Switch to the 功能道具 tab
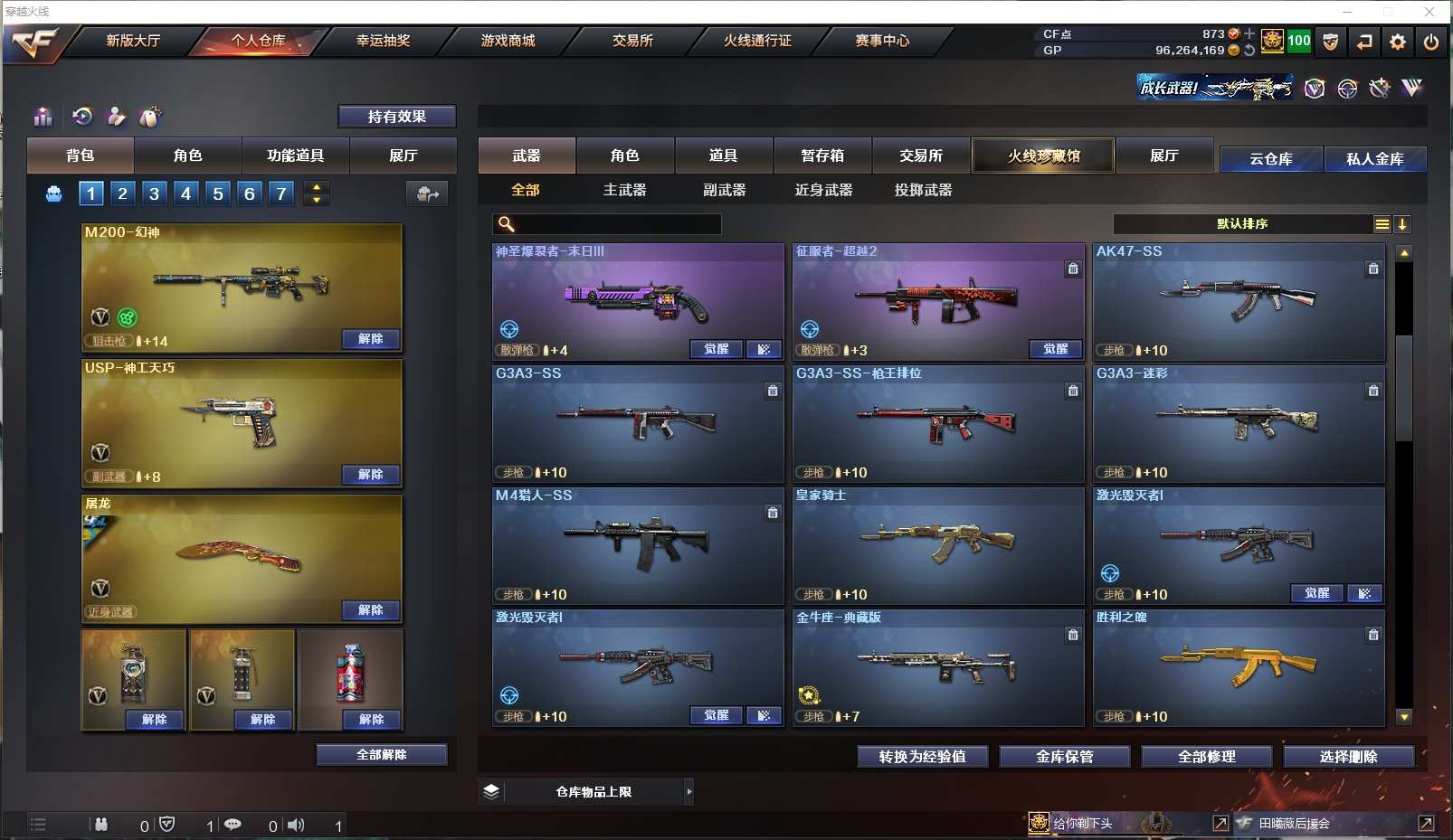The image size is (1453, 840). pos(295,156)
